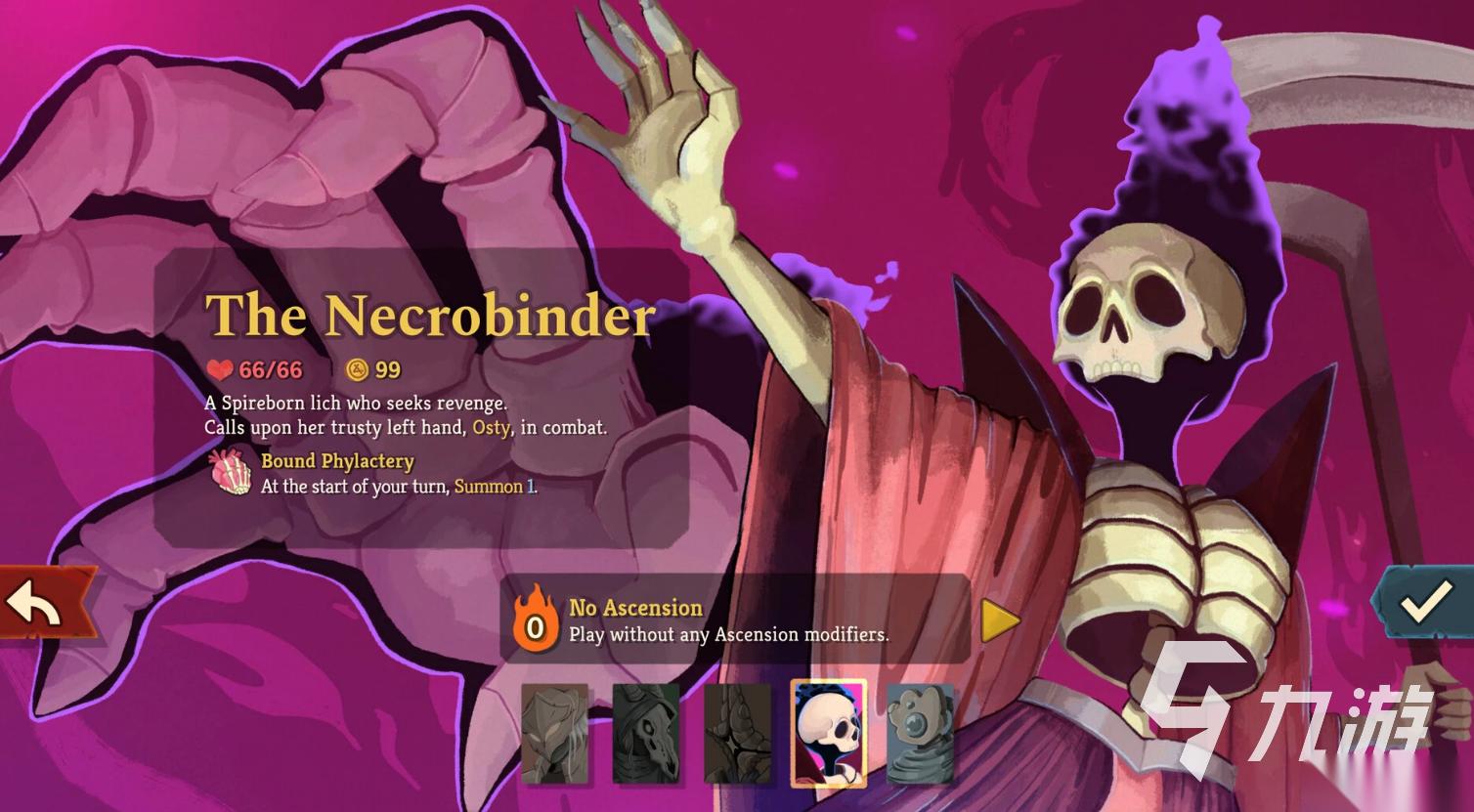Select the Ironclad helmet portrait

pos(555,733)
